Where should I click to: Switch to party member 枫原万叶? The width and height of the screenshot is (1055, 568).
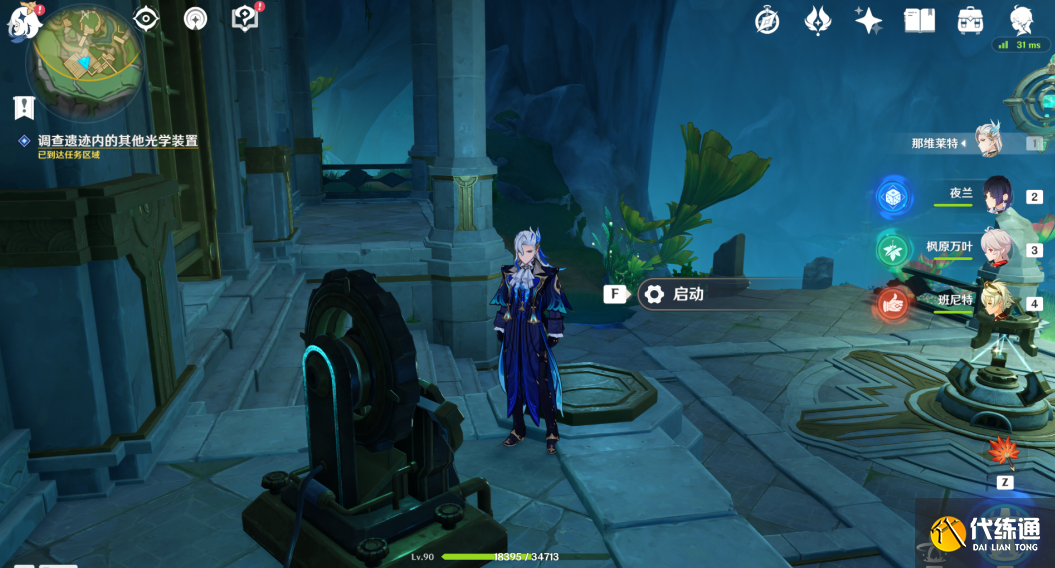point(996,249)
